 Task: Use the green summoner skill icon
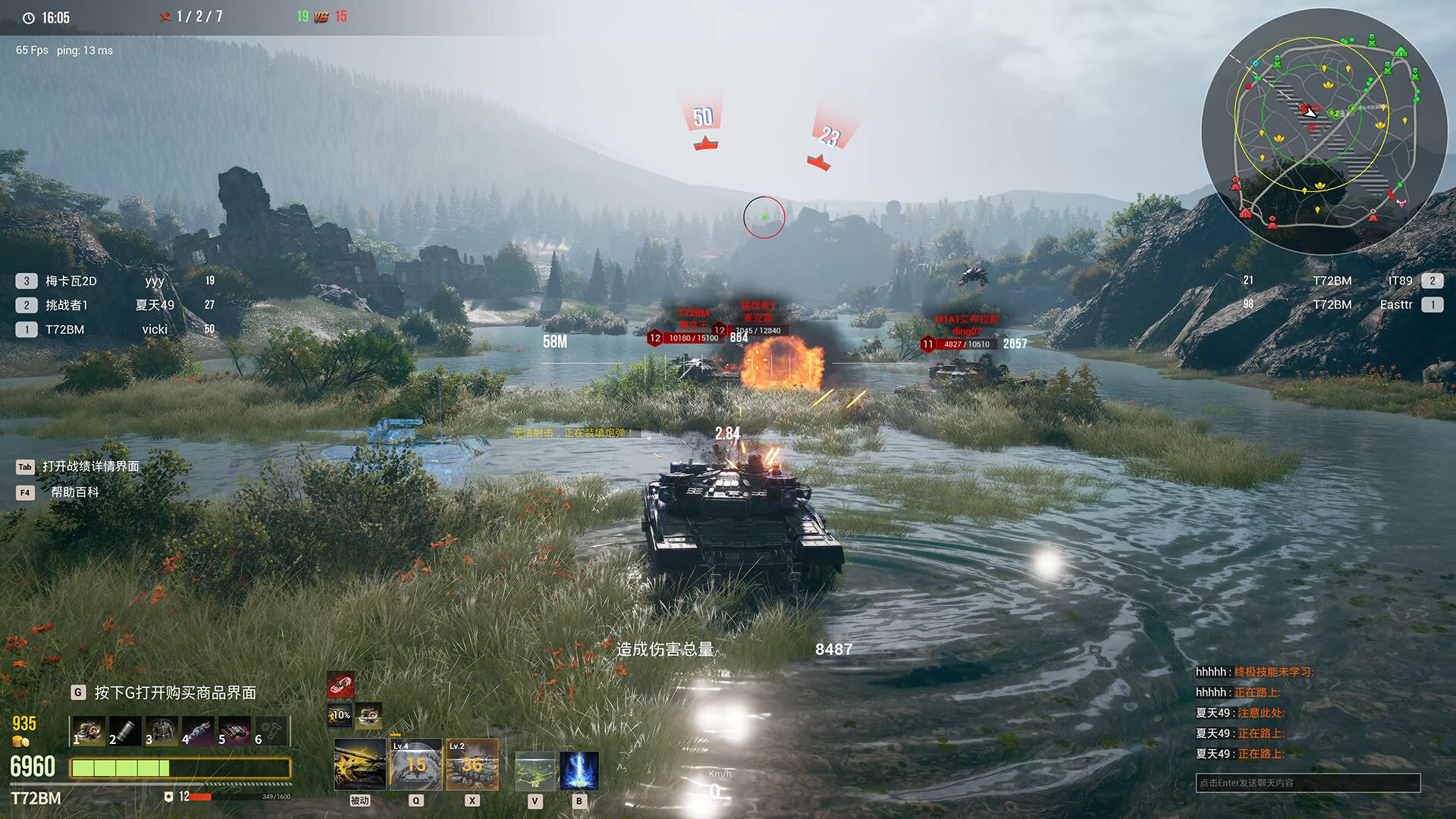tap(535, 770)
